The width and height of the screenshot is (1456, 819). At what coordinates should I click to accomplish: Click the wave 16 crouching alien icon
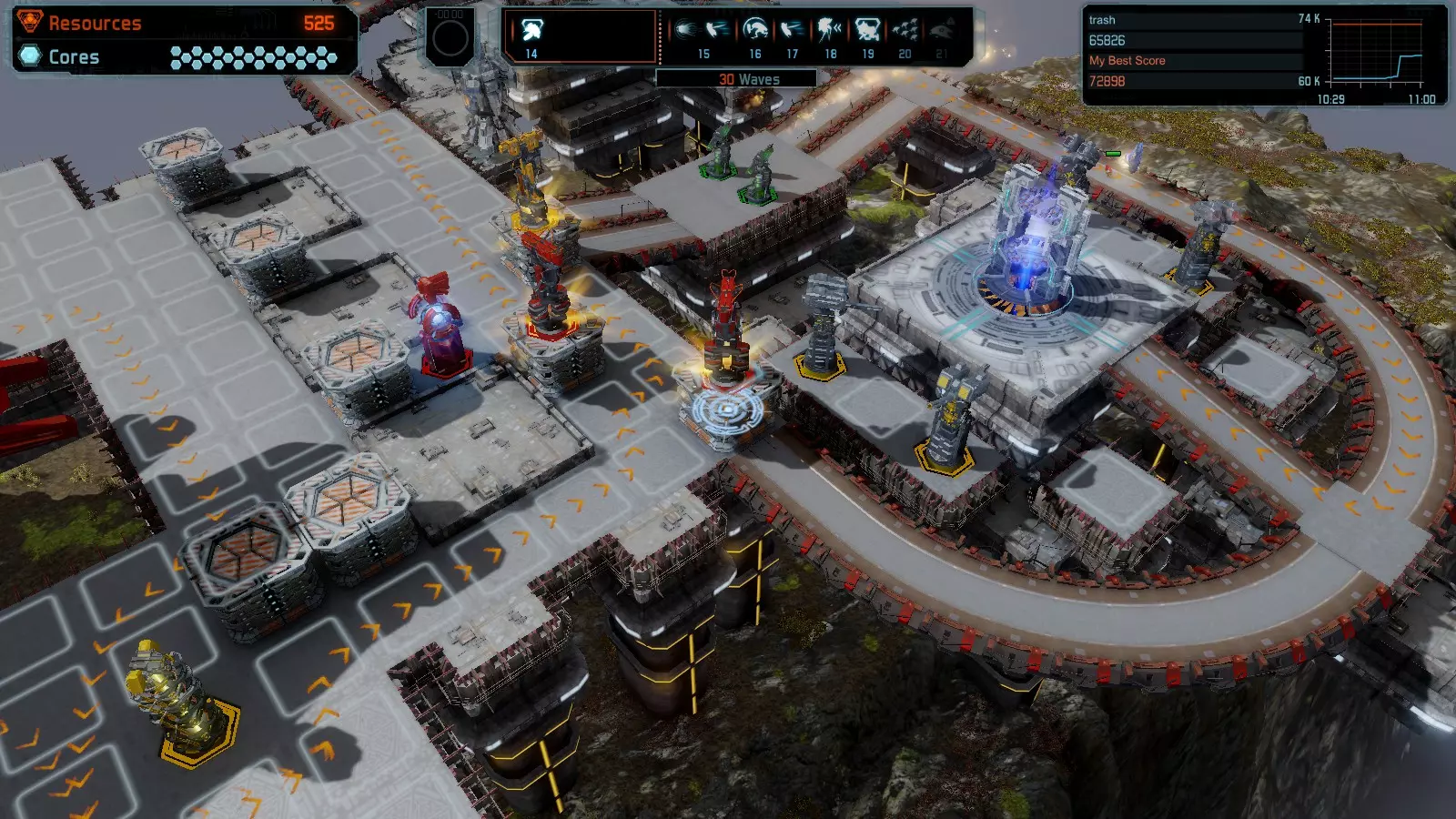(x=755, y=30)
